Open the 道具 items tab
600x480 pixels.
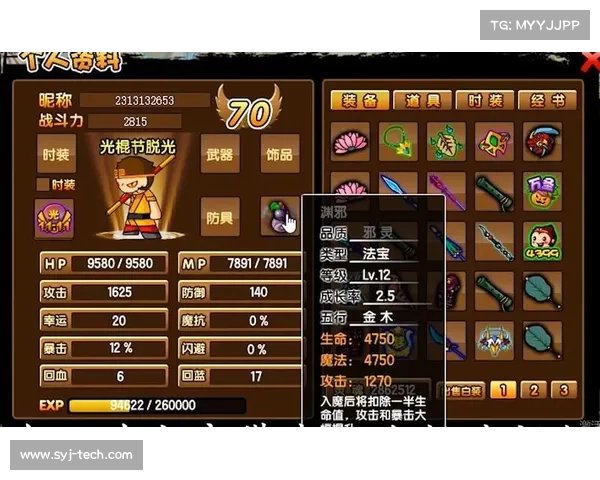(421, 101)
